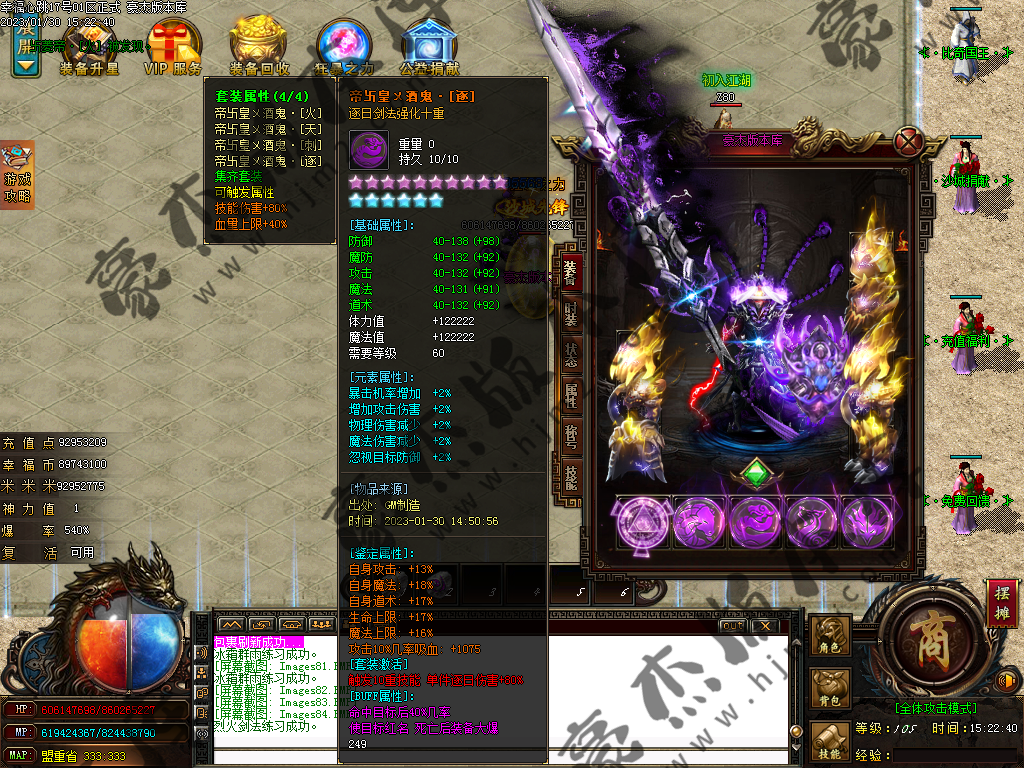Switch to the 状态 status tab
Screen dimensions: 1024x768
(x=570, y=354)
